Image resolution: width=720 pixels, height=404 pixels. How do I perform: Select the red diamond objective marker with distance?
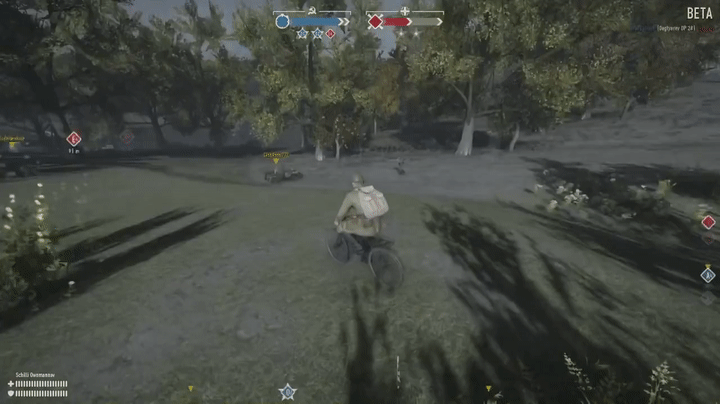point(73,139)
